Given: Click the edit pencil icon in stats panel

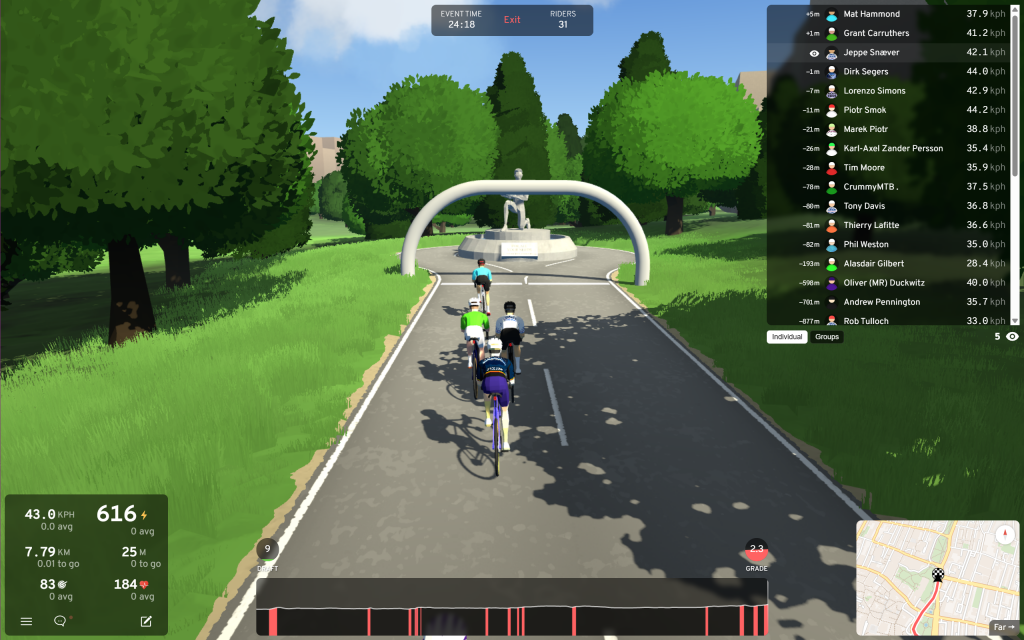Looking at the screenshot, I should pyautogui.click(x=146, y=621).
